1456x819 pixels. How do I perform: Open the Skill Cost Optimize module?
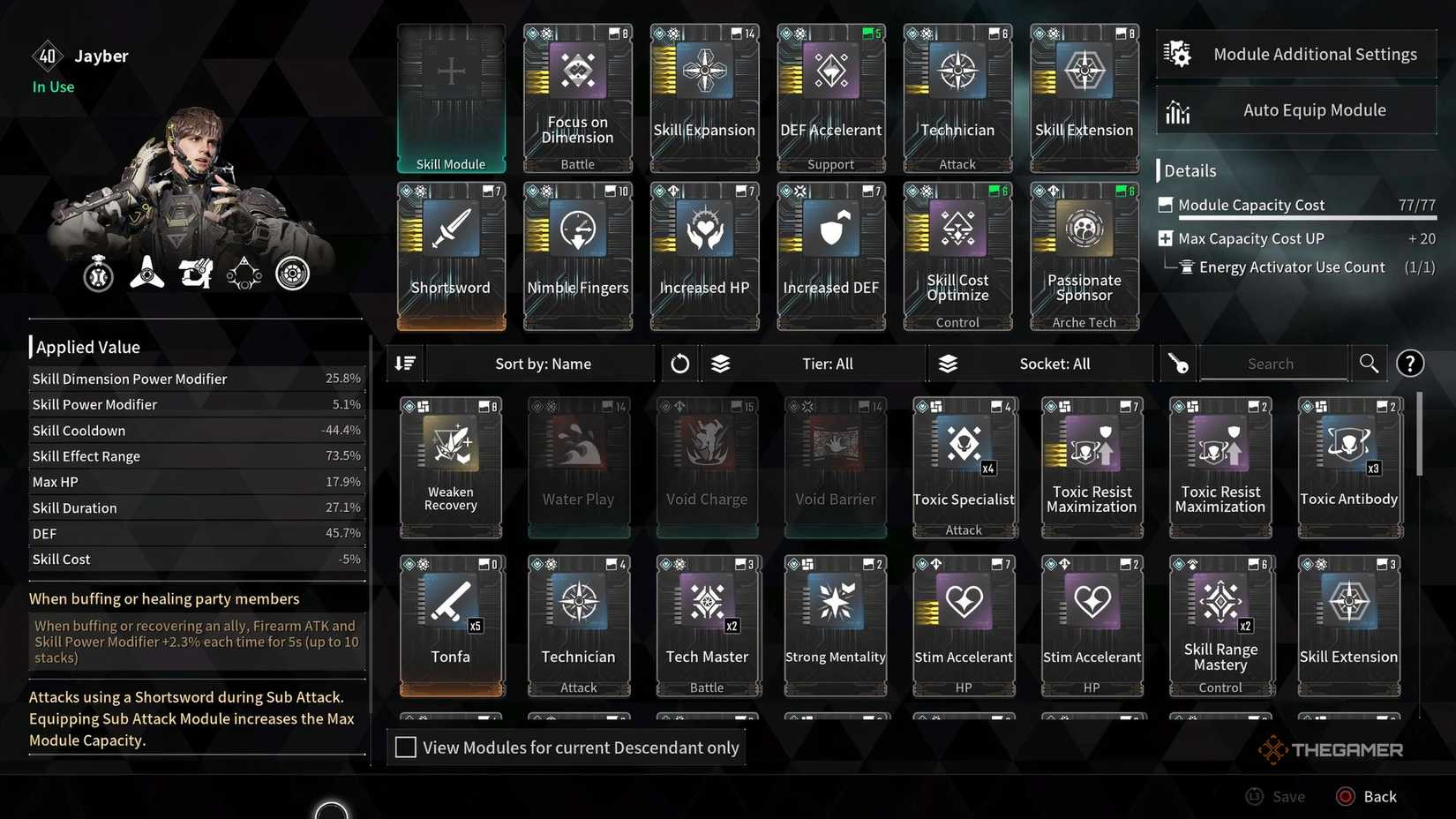pos(957,256)
